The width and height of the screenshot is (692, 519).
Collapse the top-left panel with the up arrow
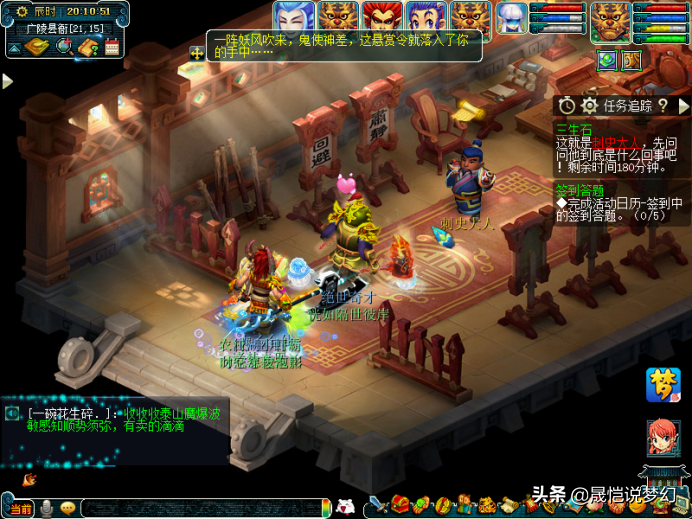tap(13, 46)
